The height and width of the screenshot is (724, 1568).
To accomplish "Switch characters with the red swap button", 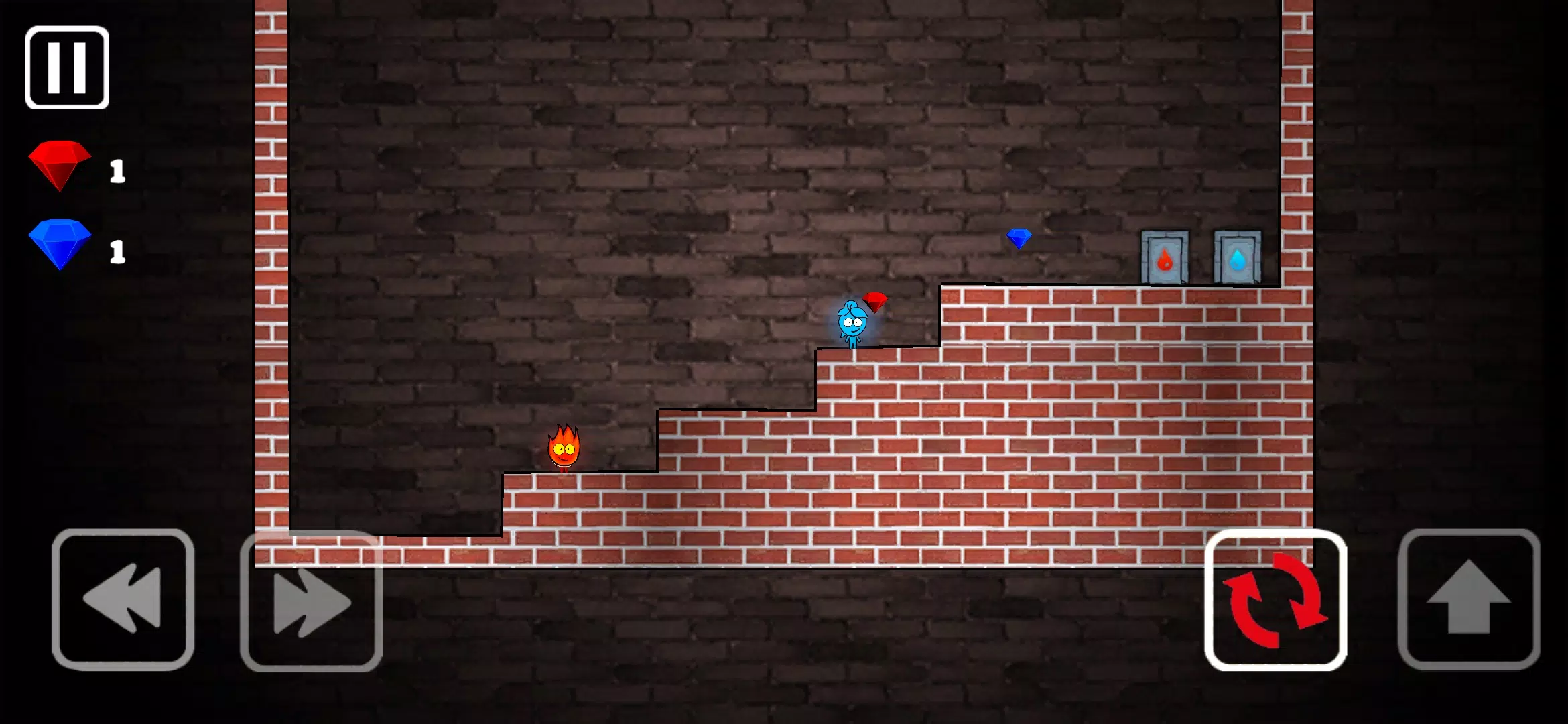I will pyautogui.click(x=1275, y=599).
